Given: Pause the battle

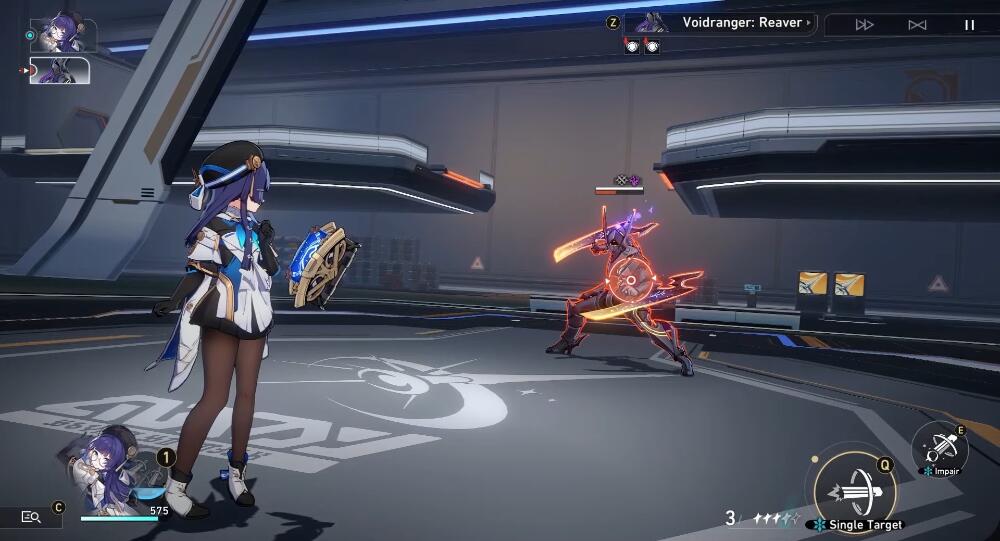Looking at the screenshot, I should coord(969,25).
